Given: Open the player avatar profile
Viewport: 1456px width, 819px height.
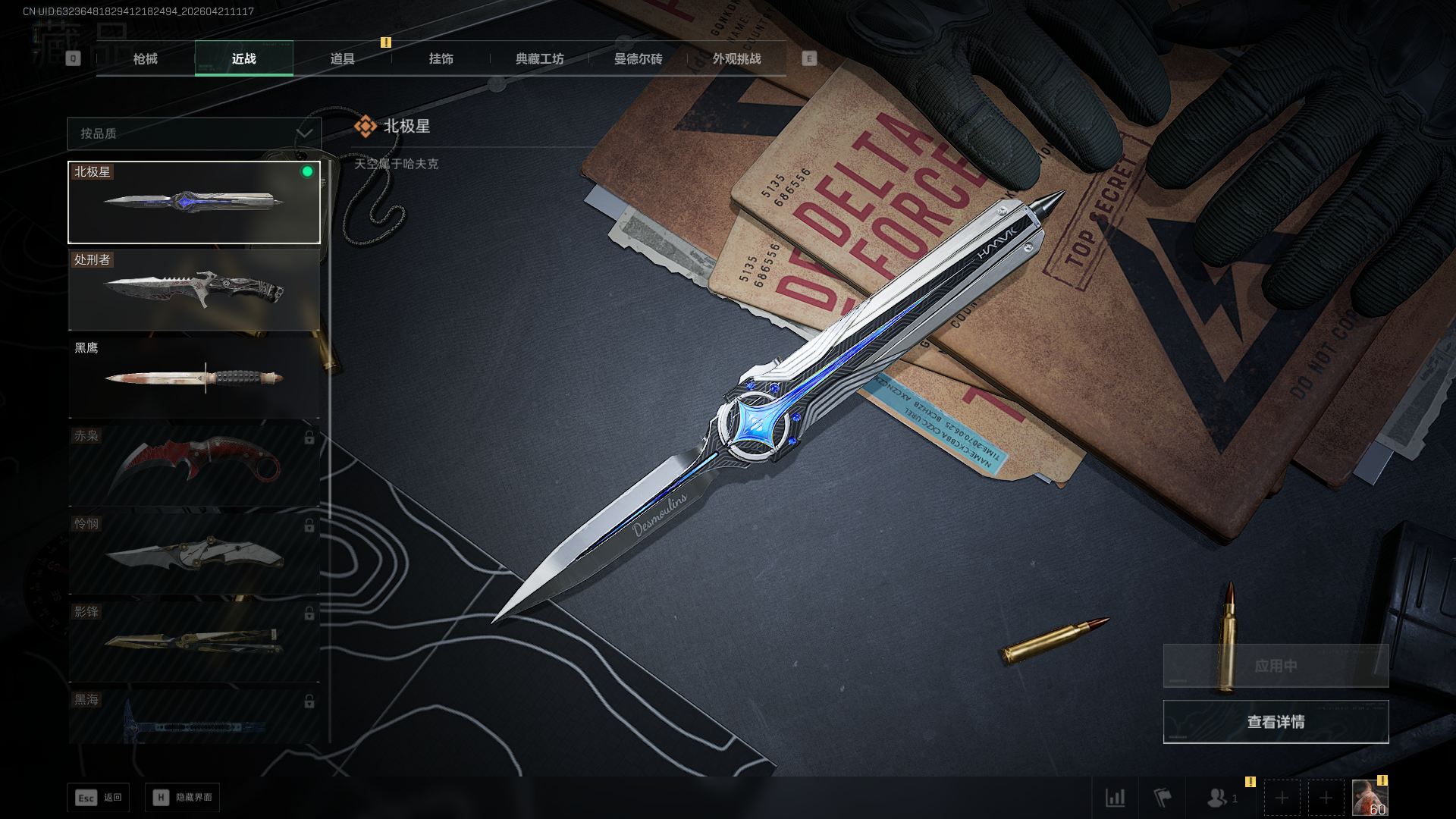Looking at the screenshot, I should click(x=1370, y=798).
